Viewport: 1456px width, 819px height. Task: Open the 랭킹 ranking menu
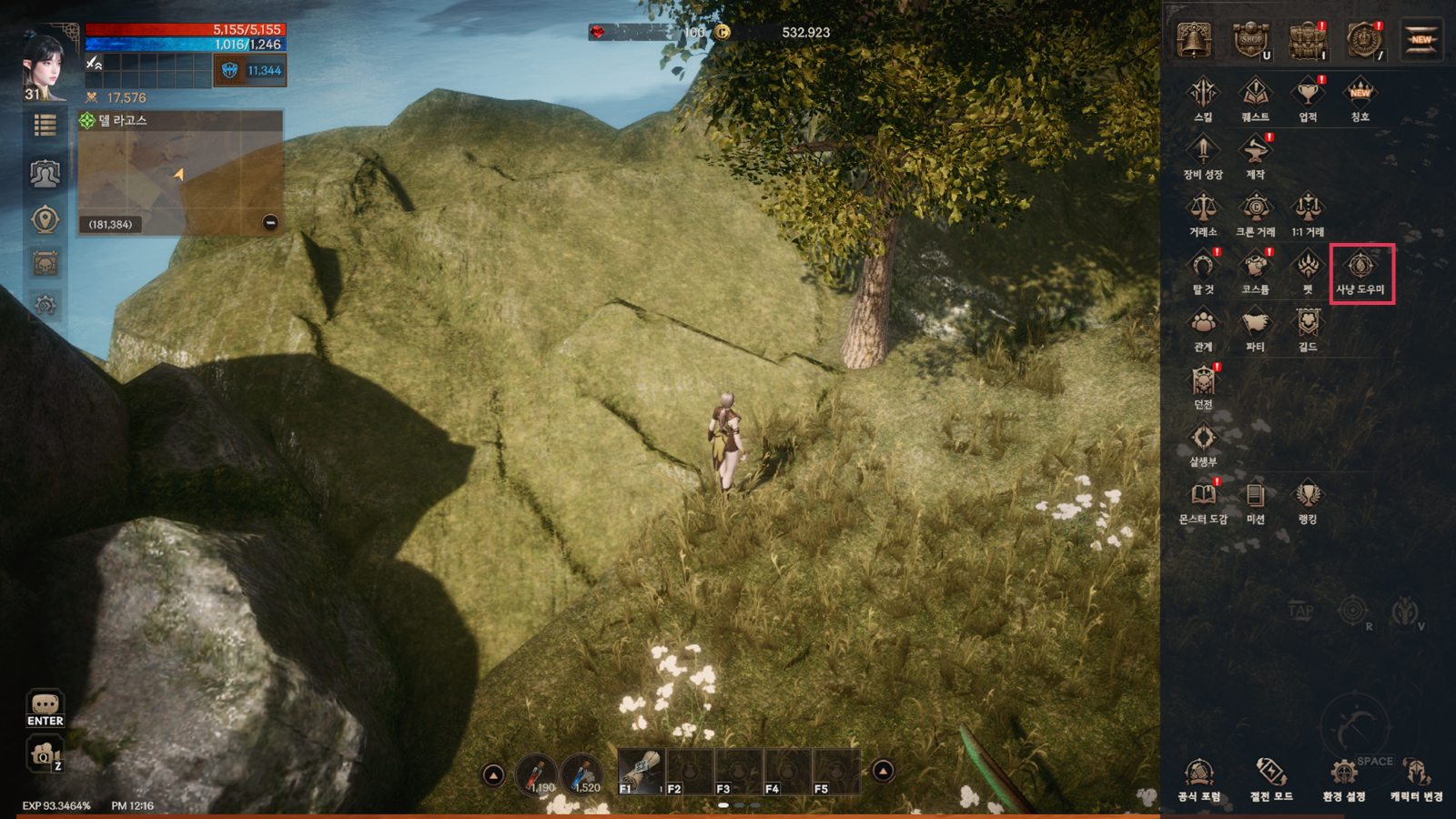(x=1308, y=501)
